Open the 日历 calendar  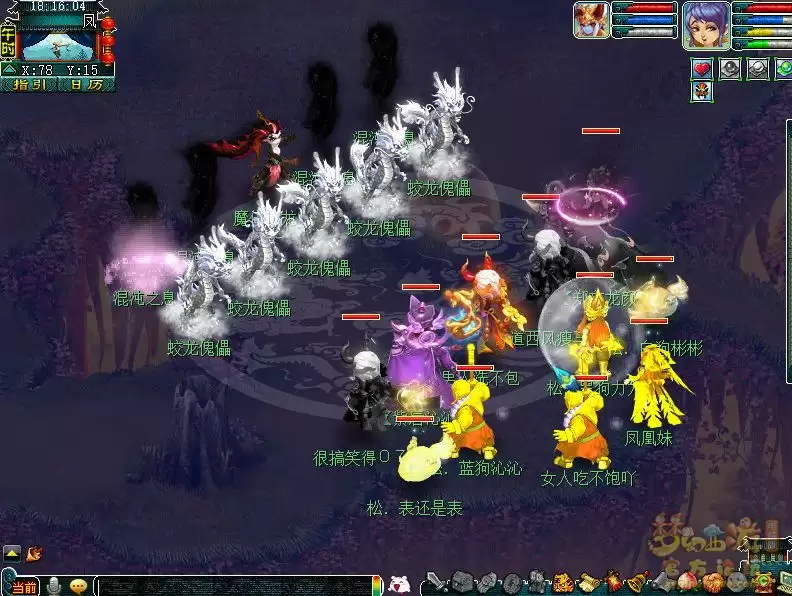(x=85, y=85)
